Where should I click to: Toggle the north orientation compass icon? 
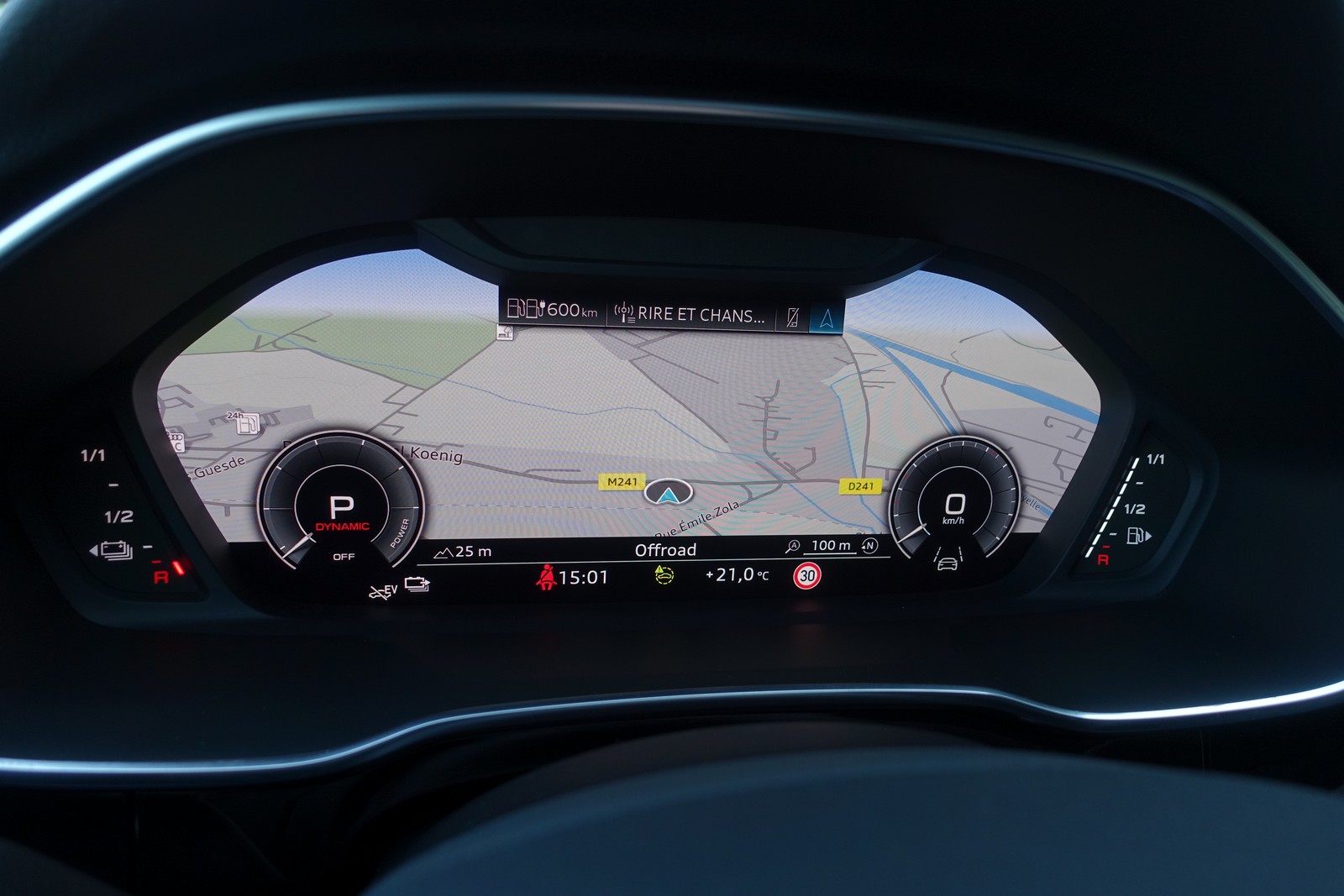(870, 546)
